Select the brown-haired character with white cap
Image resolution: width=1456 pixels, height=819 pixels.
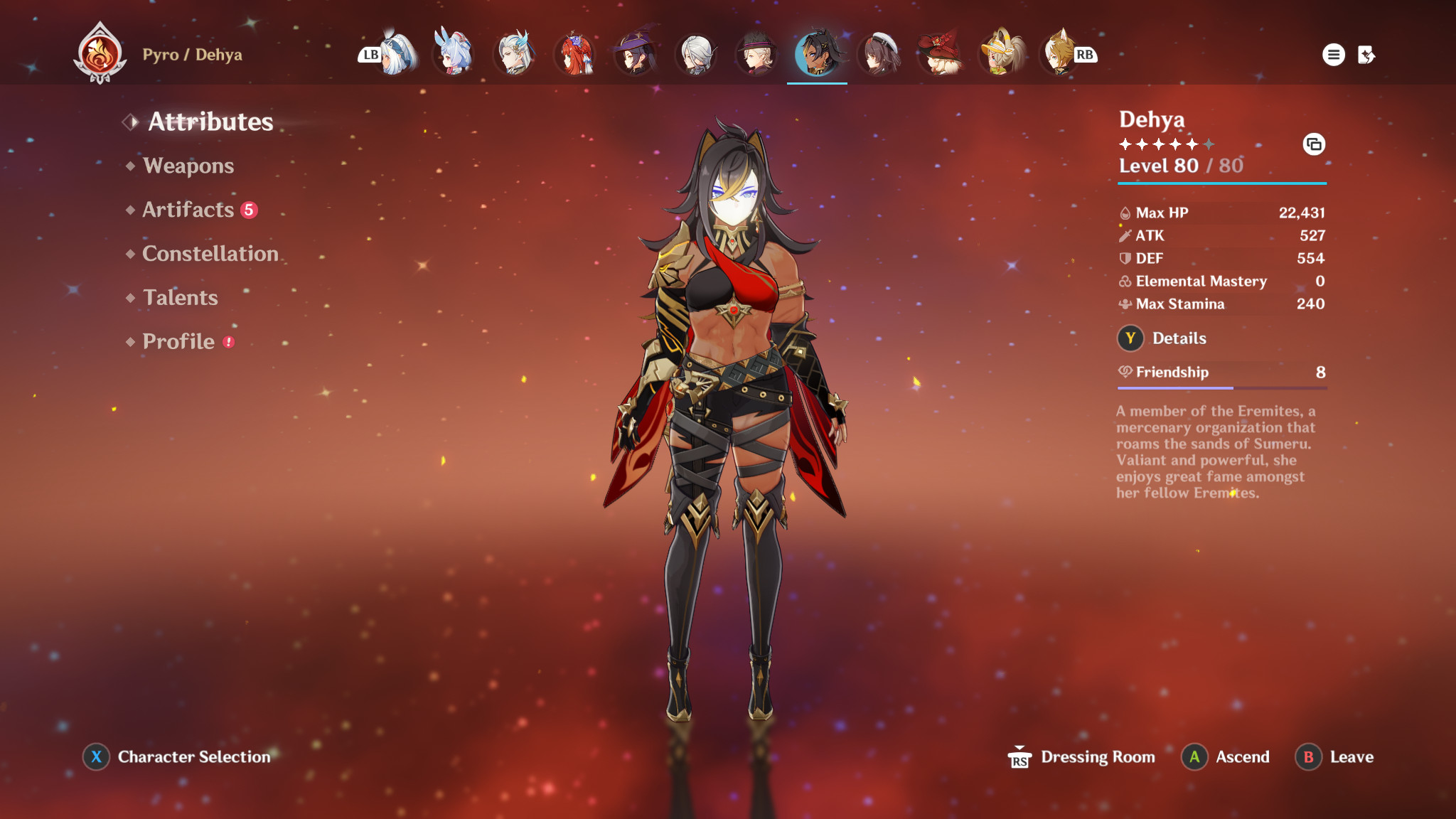(879, 53)
